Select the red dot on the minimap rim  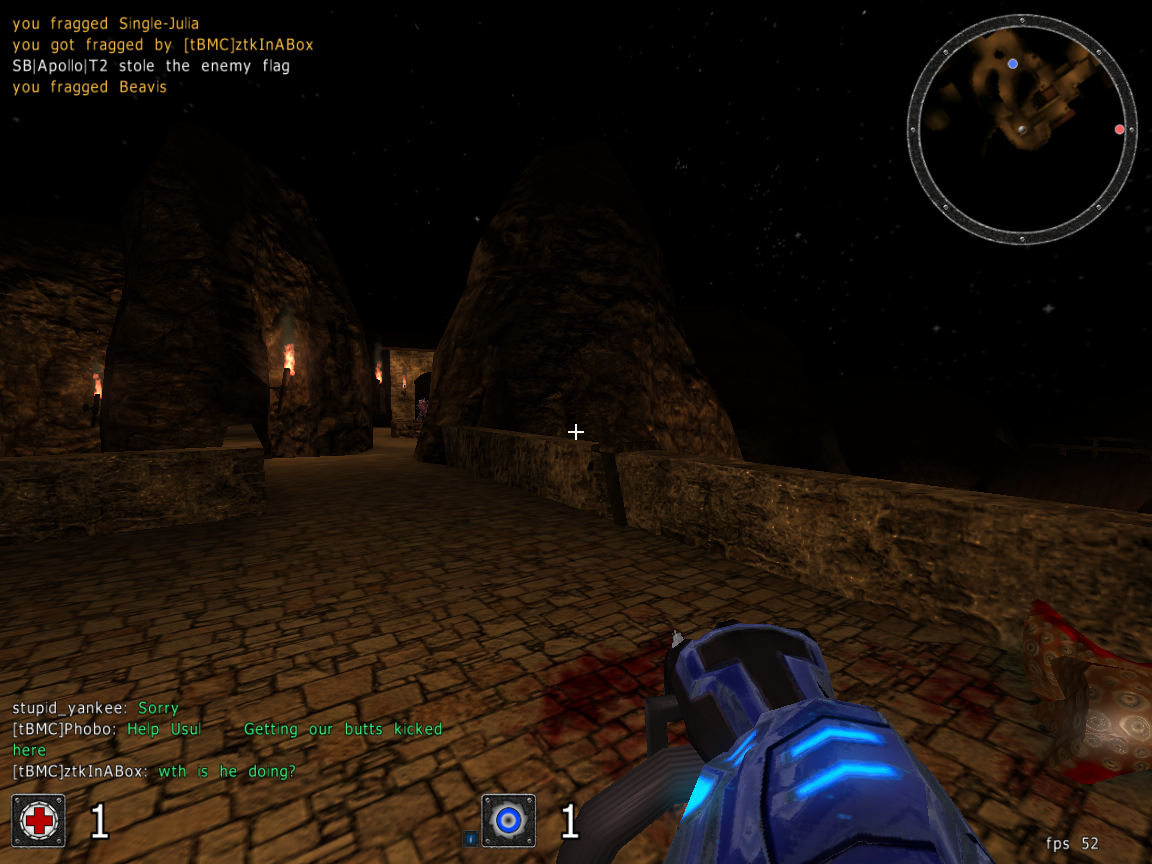tap(1119, 129)
